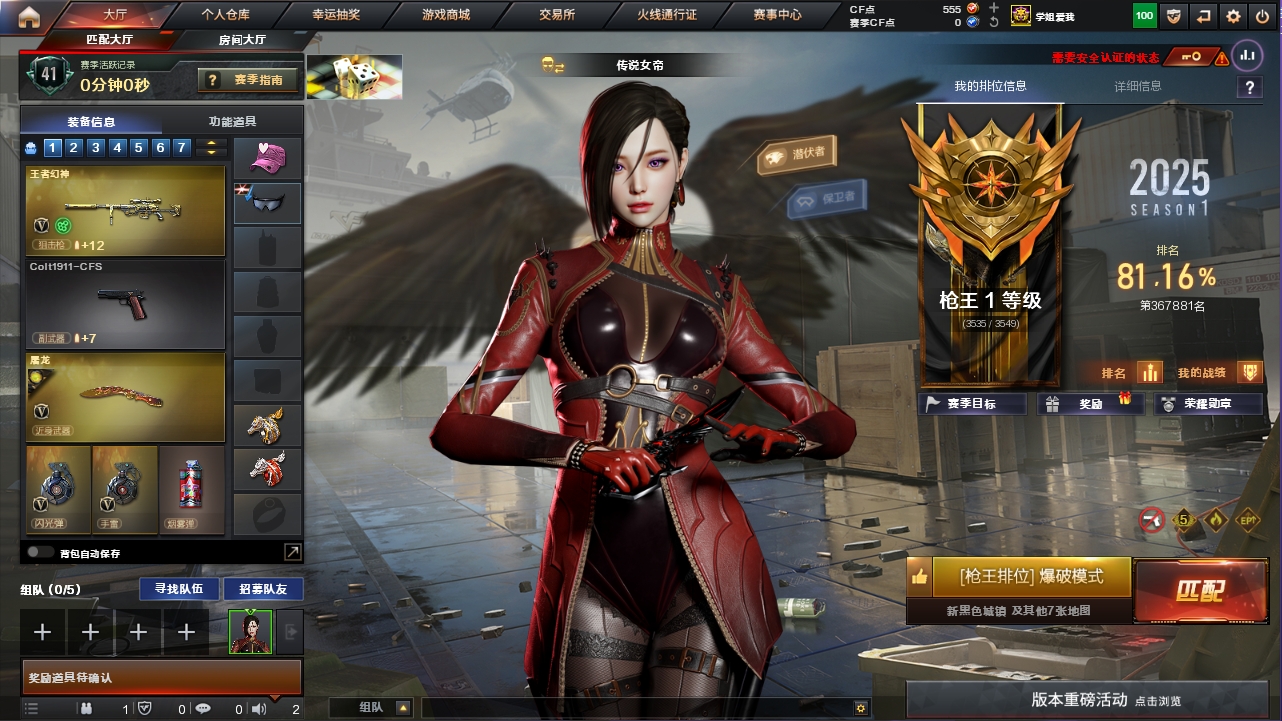Click 招募队友 recruit teammates button
The height and width of the screenshot is (721, 1282).
coord(263,589)
